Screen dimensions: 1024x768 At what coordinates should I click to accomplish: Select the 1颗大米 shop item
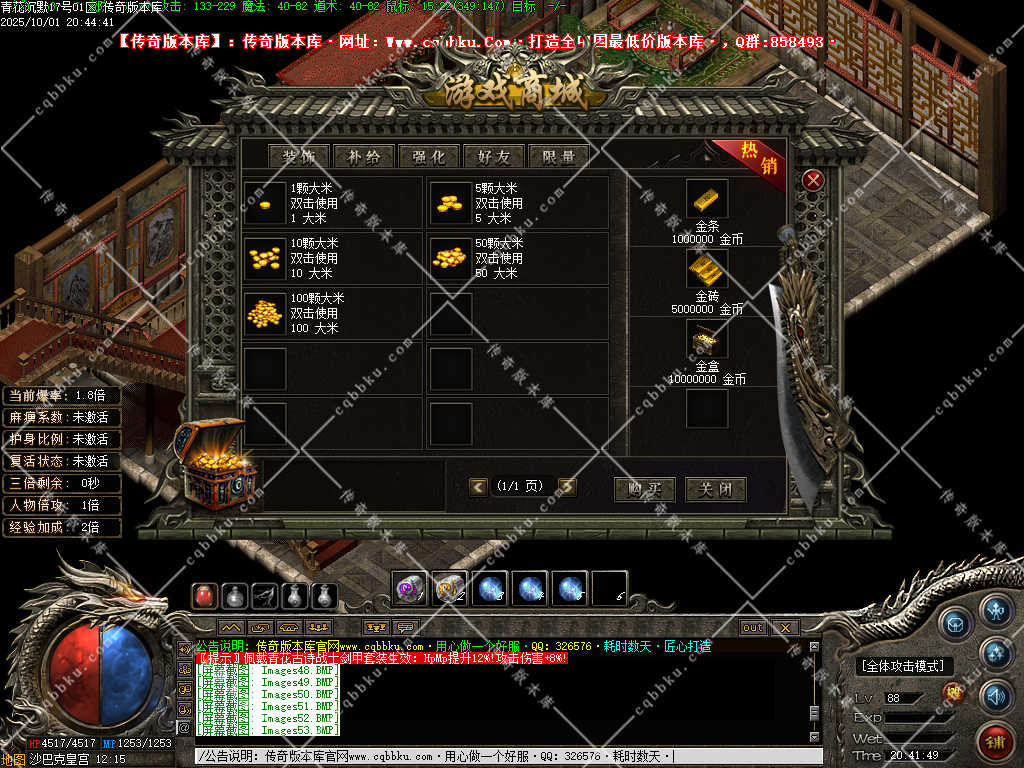pos(265,203)
